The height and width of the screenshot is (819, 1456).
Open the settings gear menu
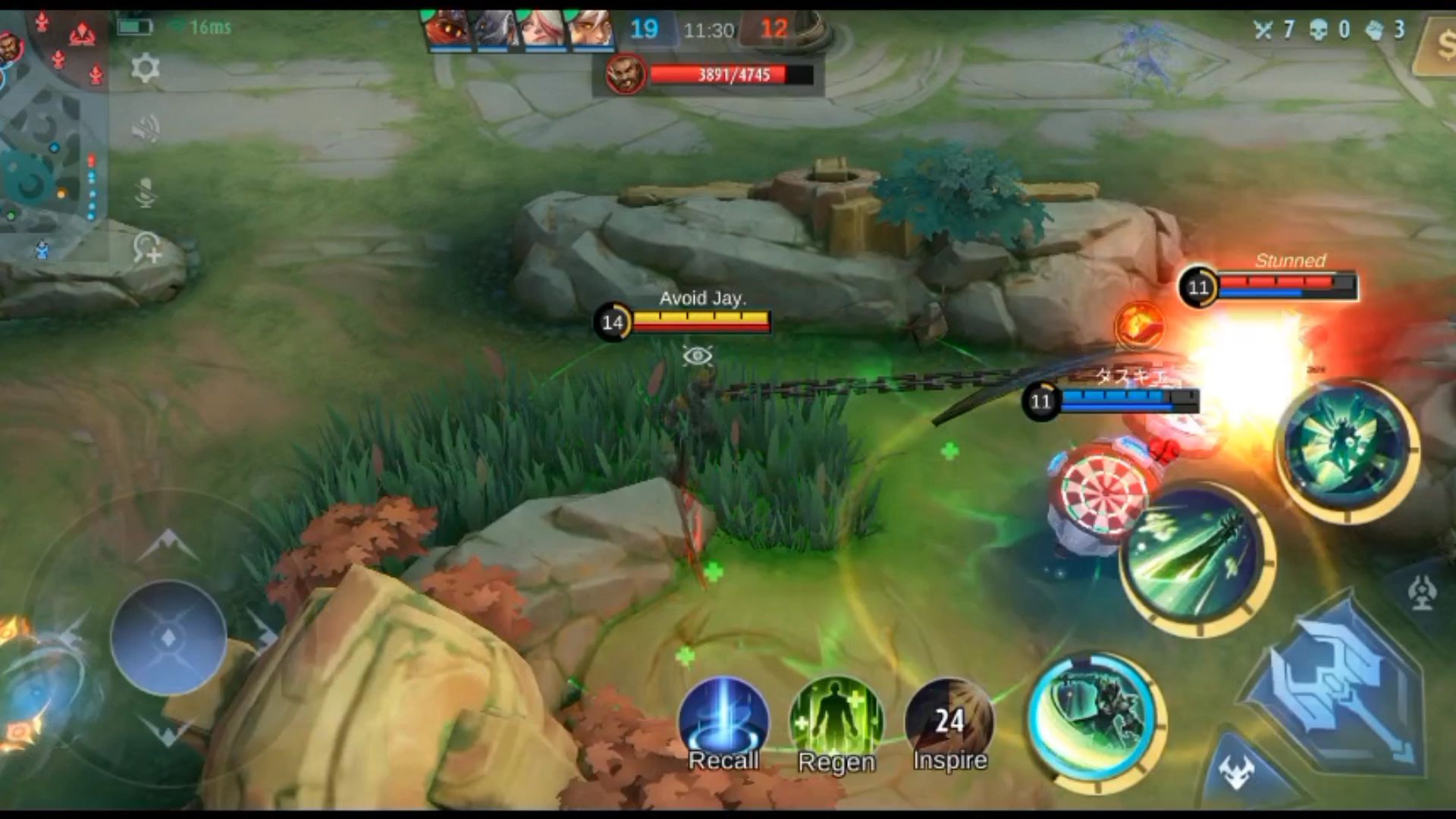click(145, 68)
